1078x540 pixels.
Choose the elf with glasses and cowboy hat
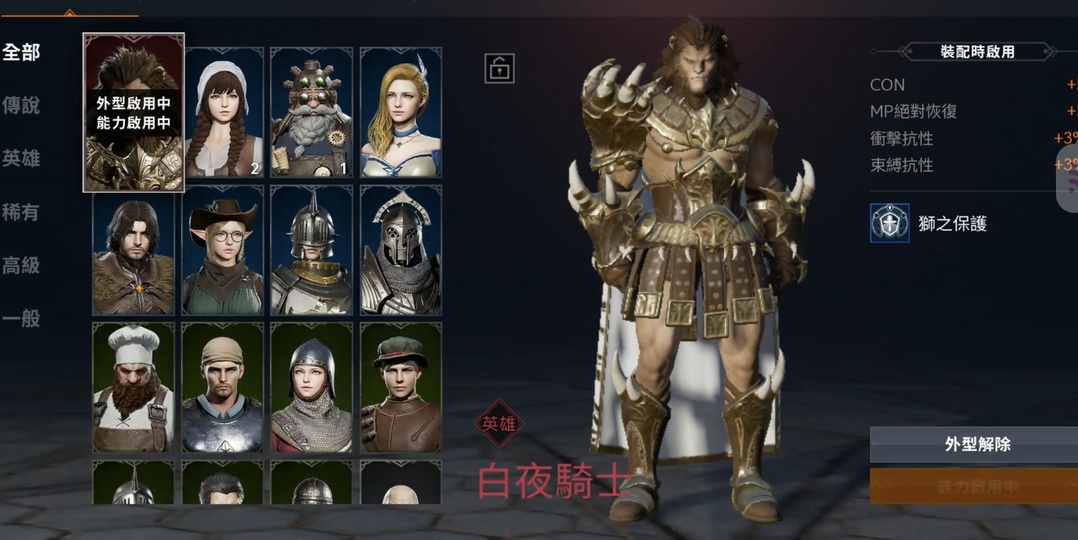point(223,250)
